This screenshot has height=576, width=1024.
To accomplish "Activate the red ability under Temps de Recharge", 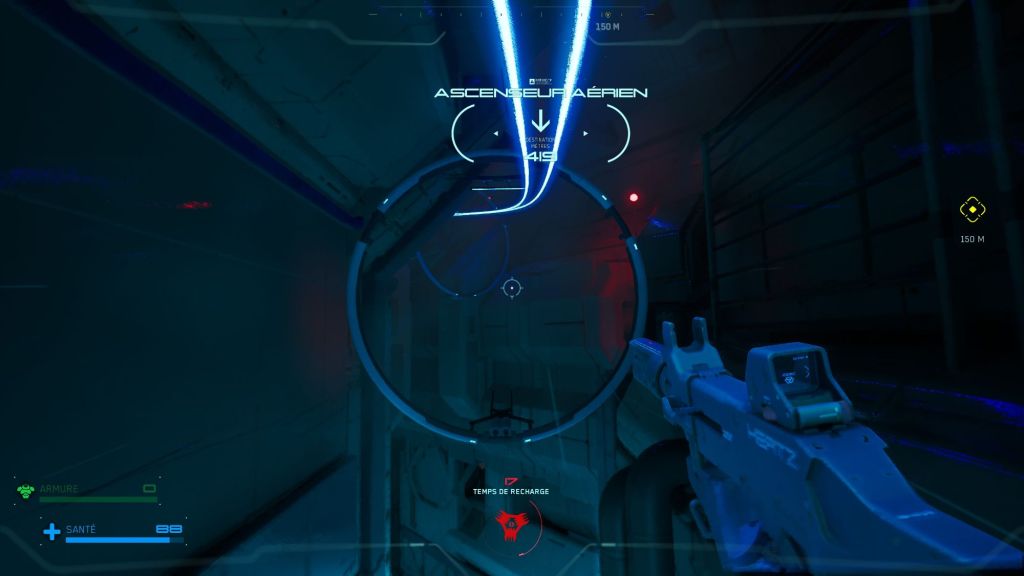I will click(x=512, y=521).
